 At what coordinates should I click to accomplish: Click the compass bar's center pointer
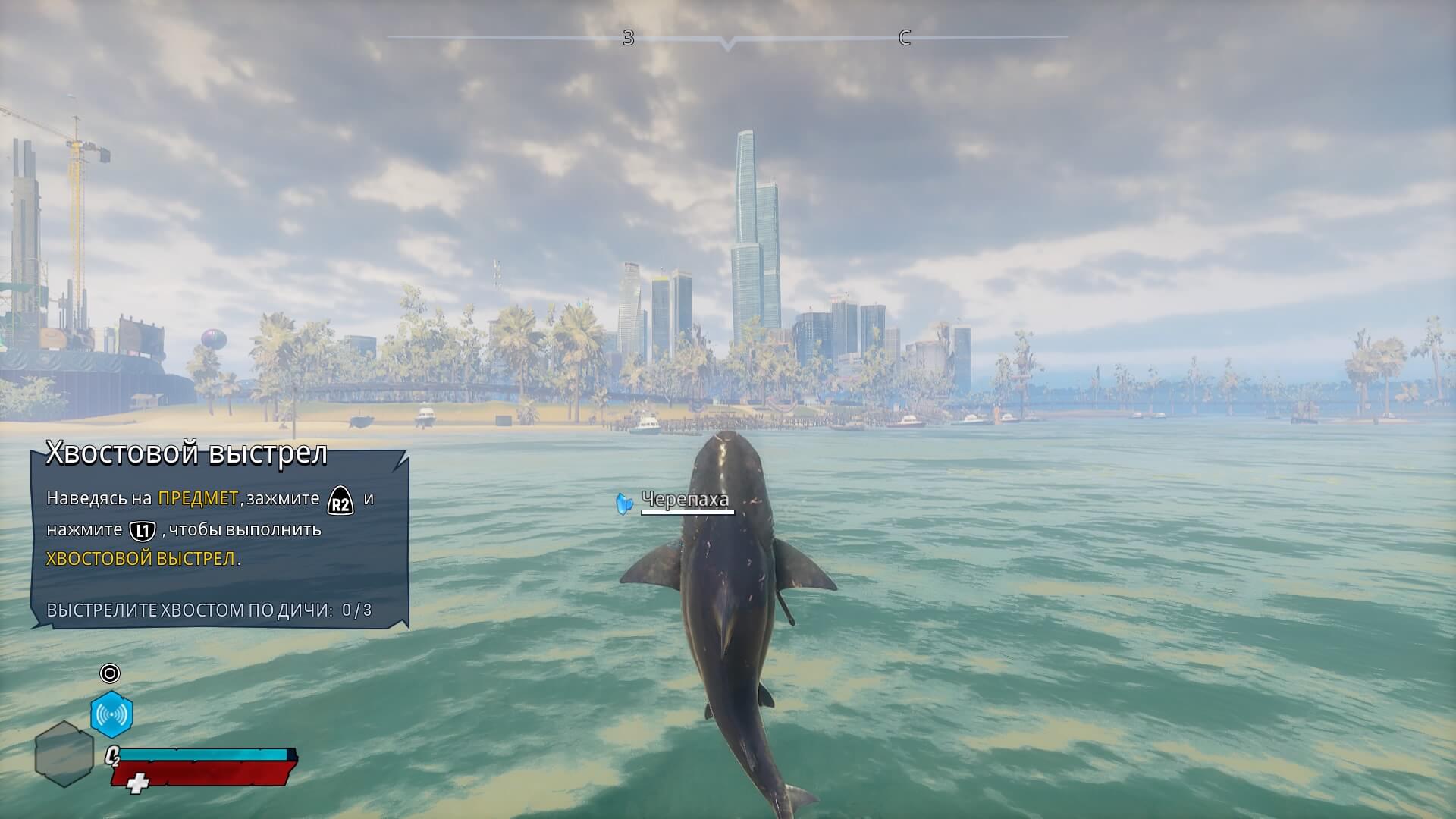(728, 44)
